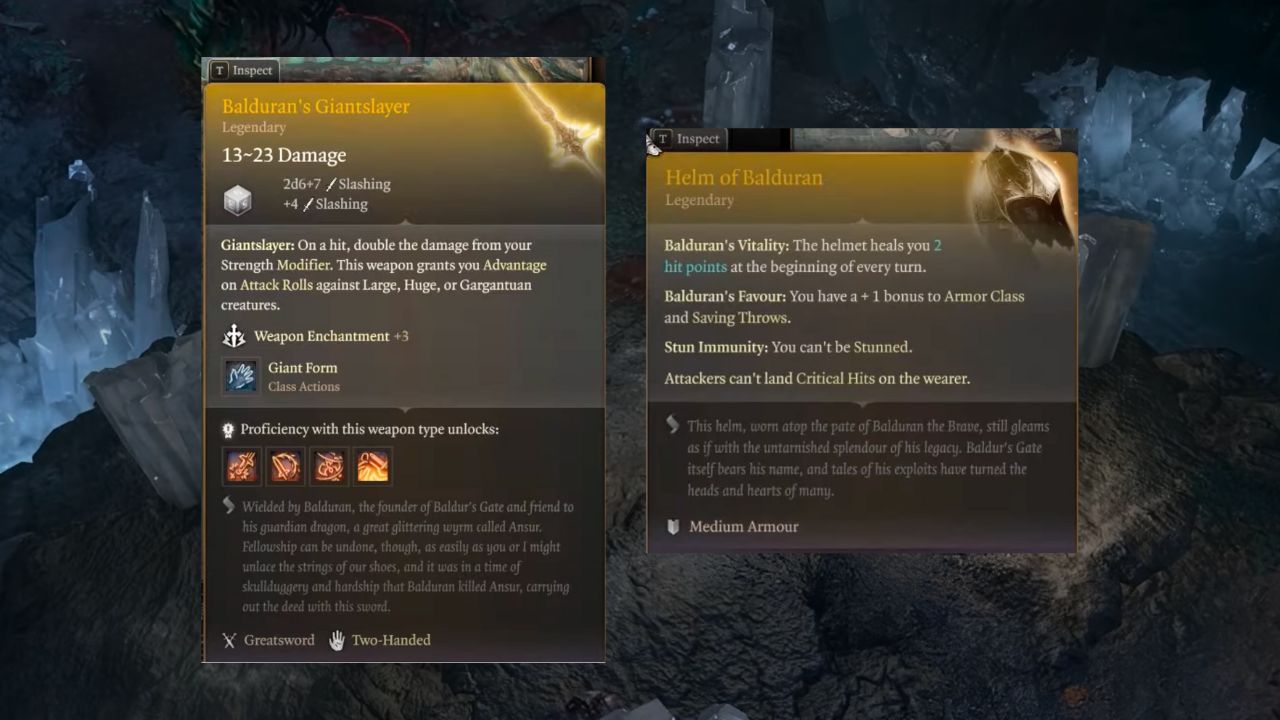The image size is (1280, 720).
Task: Select the fiery Rush Attack skill icon
Action: 373,465
